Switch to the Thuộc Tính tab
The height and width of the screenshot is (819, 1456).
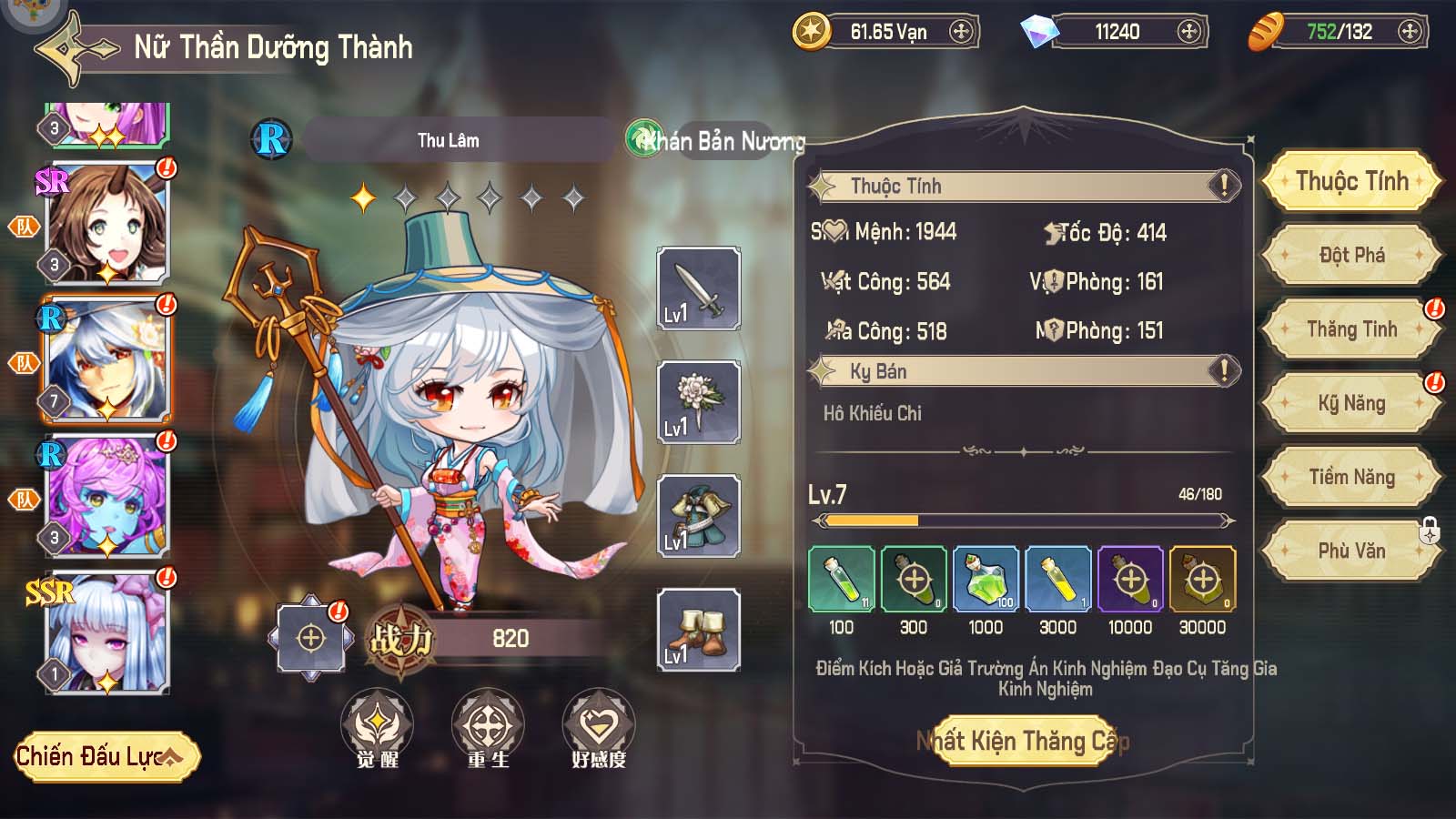(x=1351, y=181)
